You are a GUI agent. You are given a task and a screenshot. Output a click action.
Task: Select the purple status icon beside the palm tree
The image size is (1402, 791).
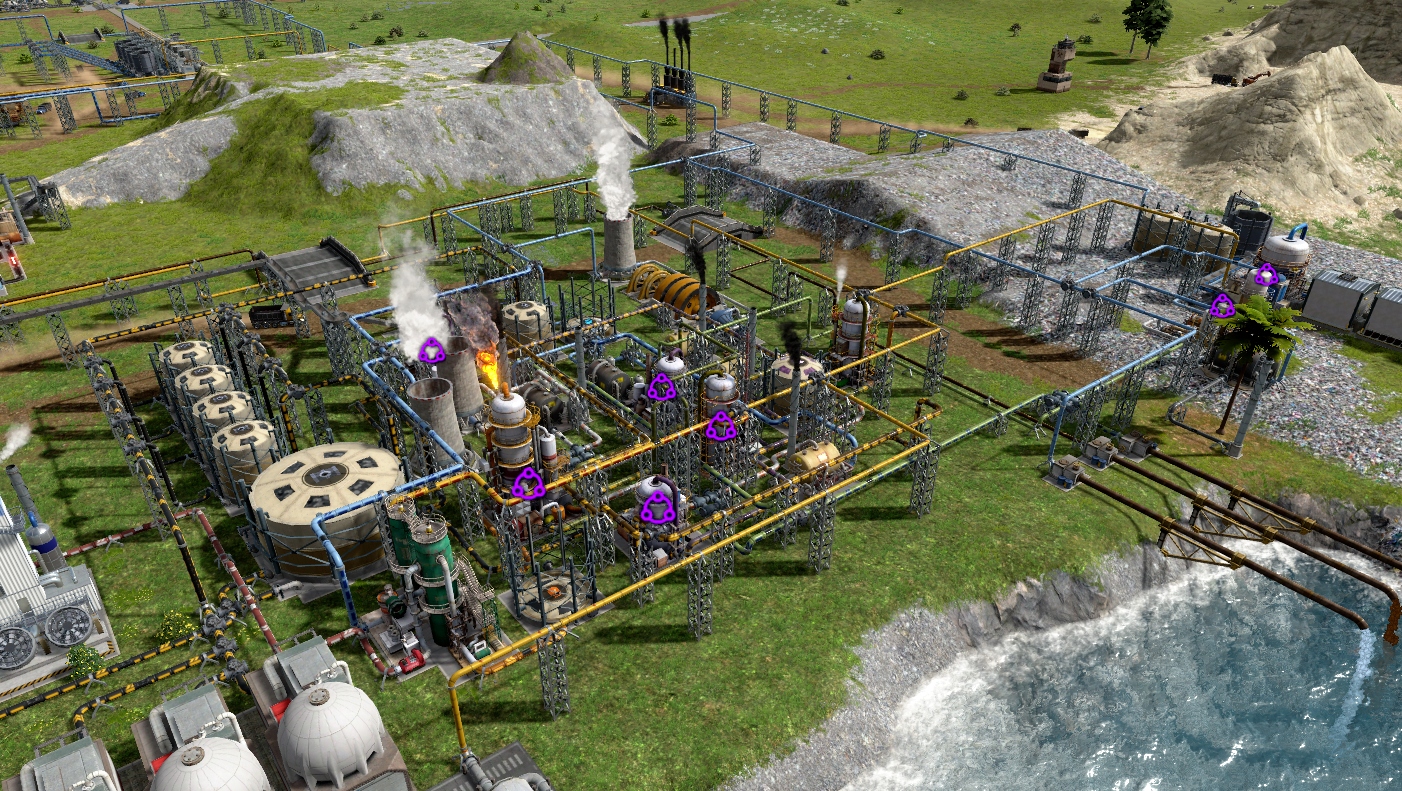[1222, 307]
